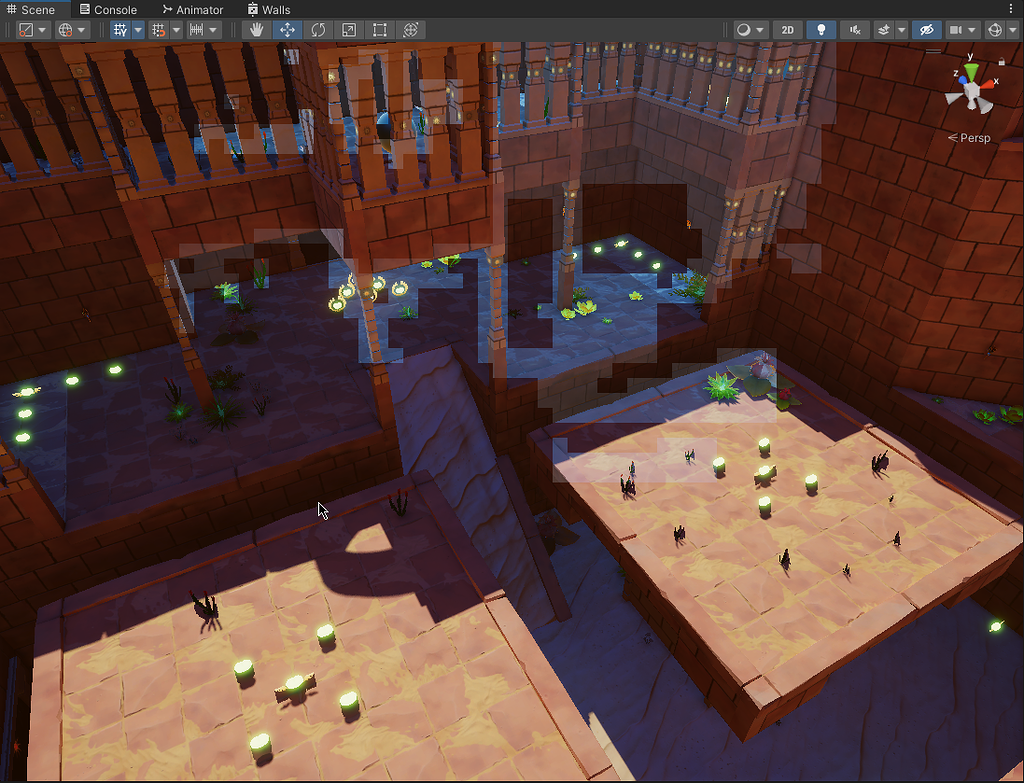Activate the hand view tool
This screenshot has width=1024, height=783.
pyautogui.click(x=257, y=30)
